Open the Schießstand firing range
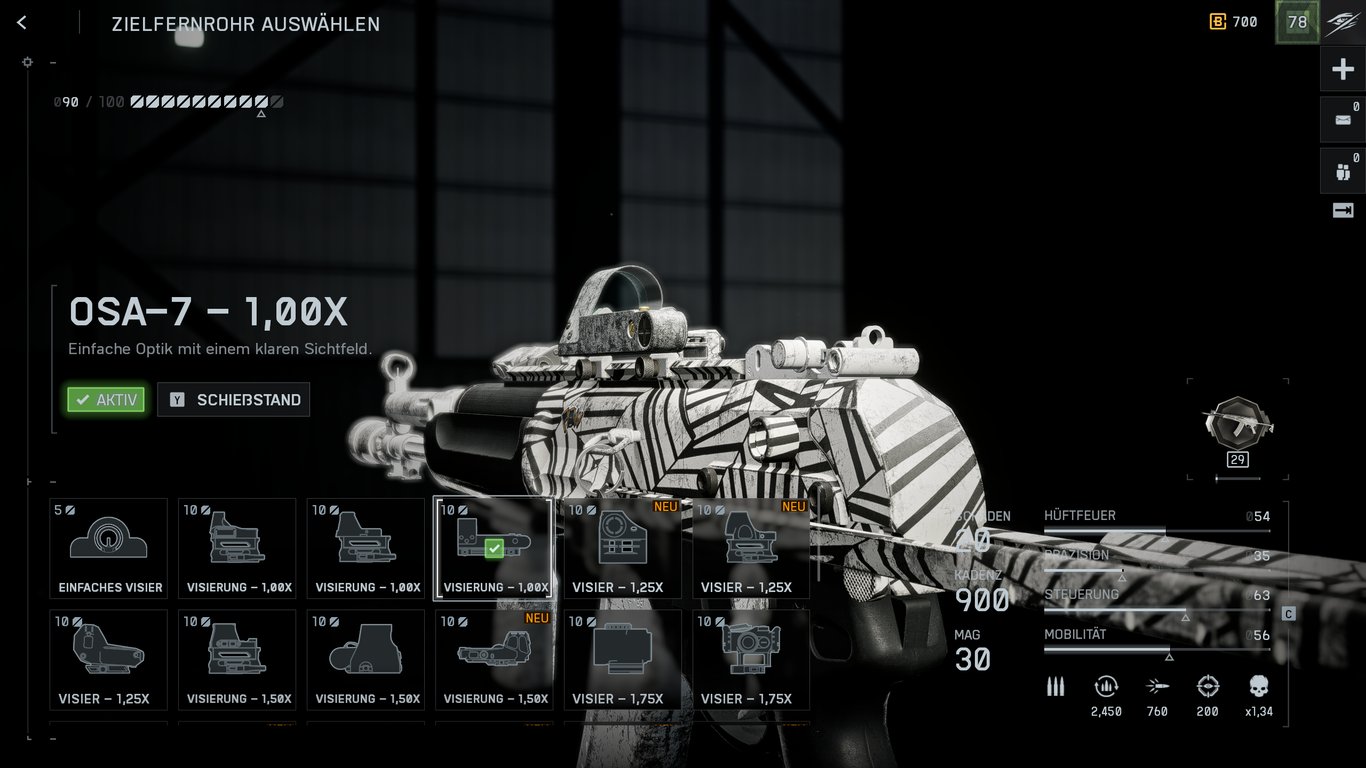 point(234,400)
